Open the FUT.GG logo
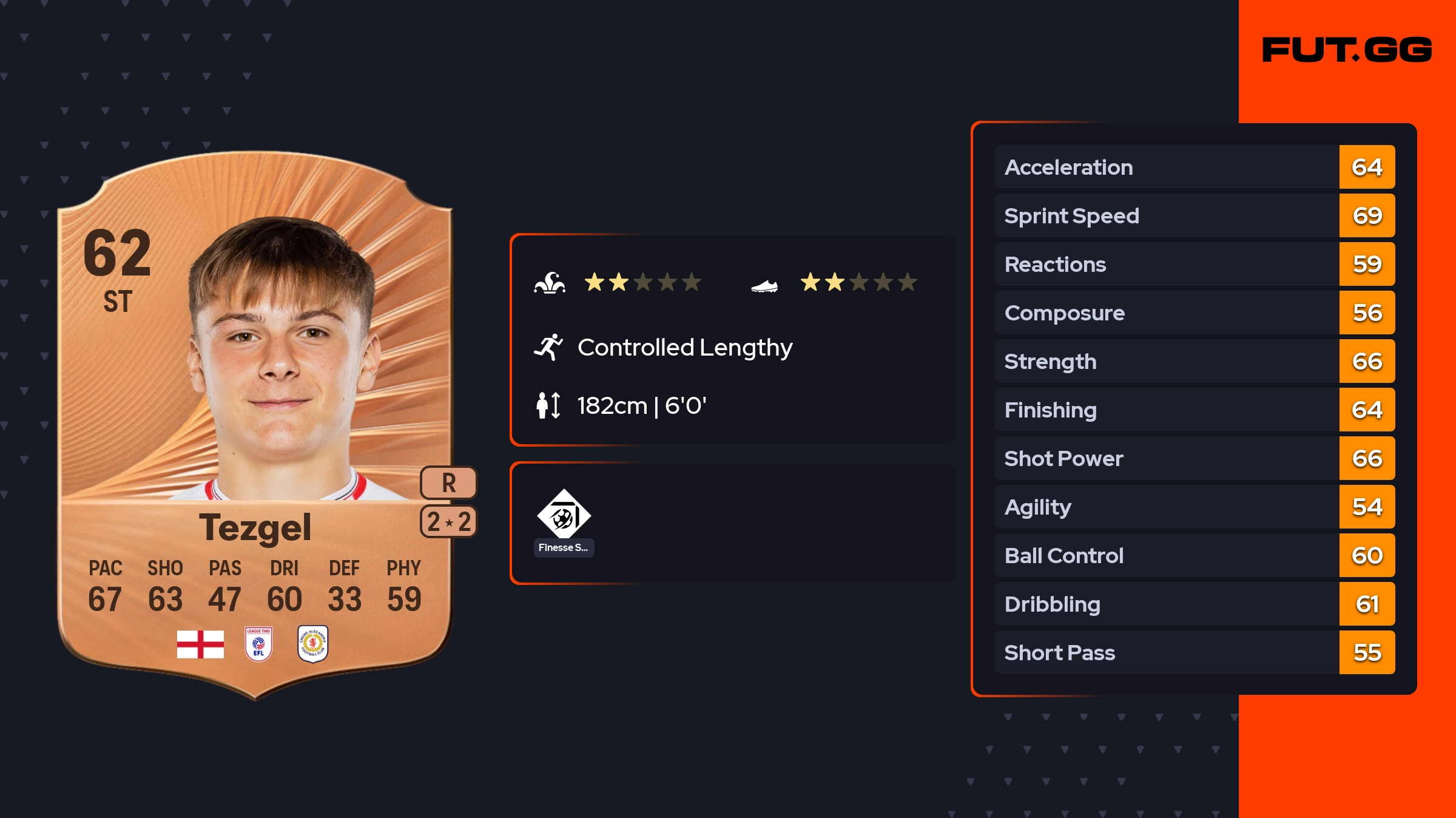The image size is (1456, 818). [1347, 50]
